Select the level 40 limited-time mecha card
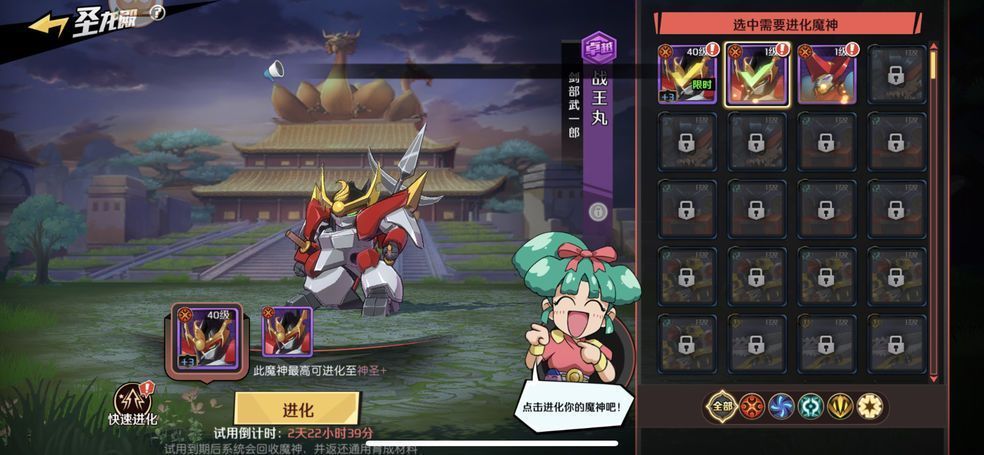Viewport: 984px width, 455px height. pyautogui.click(x=687, y=74)
